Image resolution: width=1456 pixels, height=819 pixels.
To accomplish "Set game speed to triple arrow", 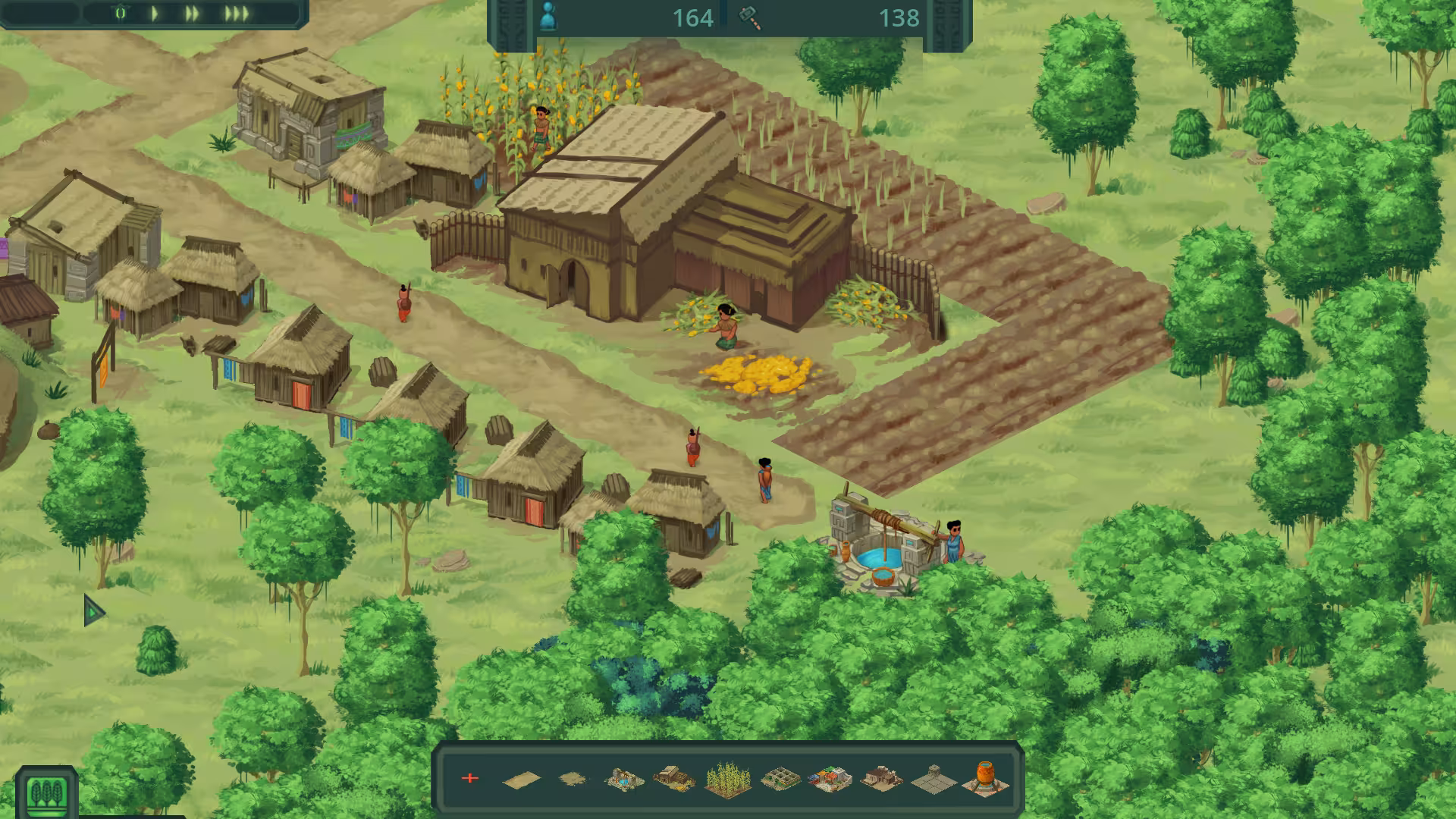I will [236, 13].
